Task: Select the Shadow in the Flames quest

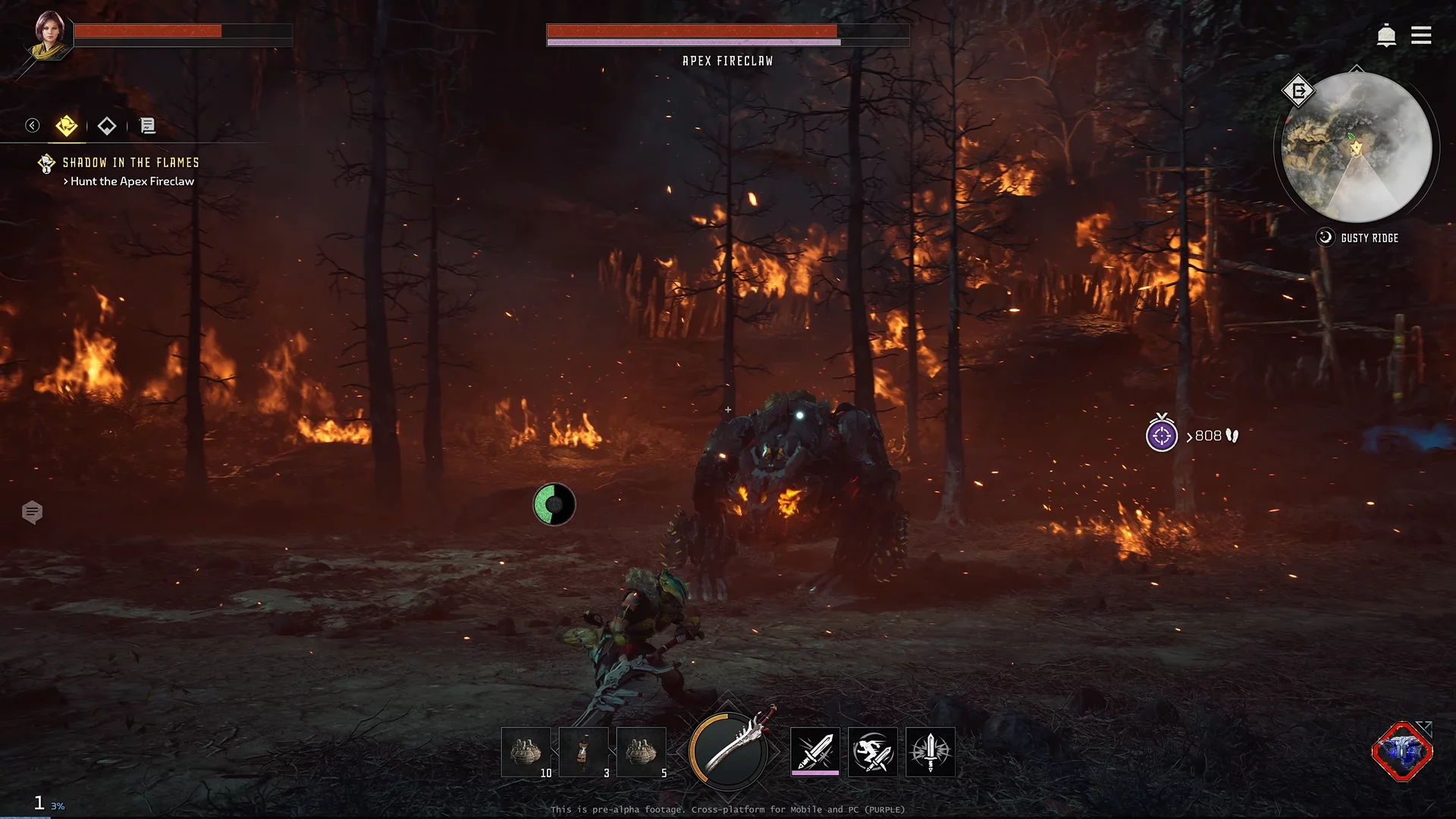Action: pyautogui.click(x=130, y=162)
